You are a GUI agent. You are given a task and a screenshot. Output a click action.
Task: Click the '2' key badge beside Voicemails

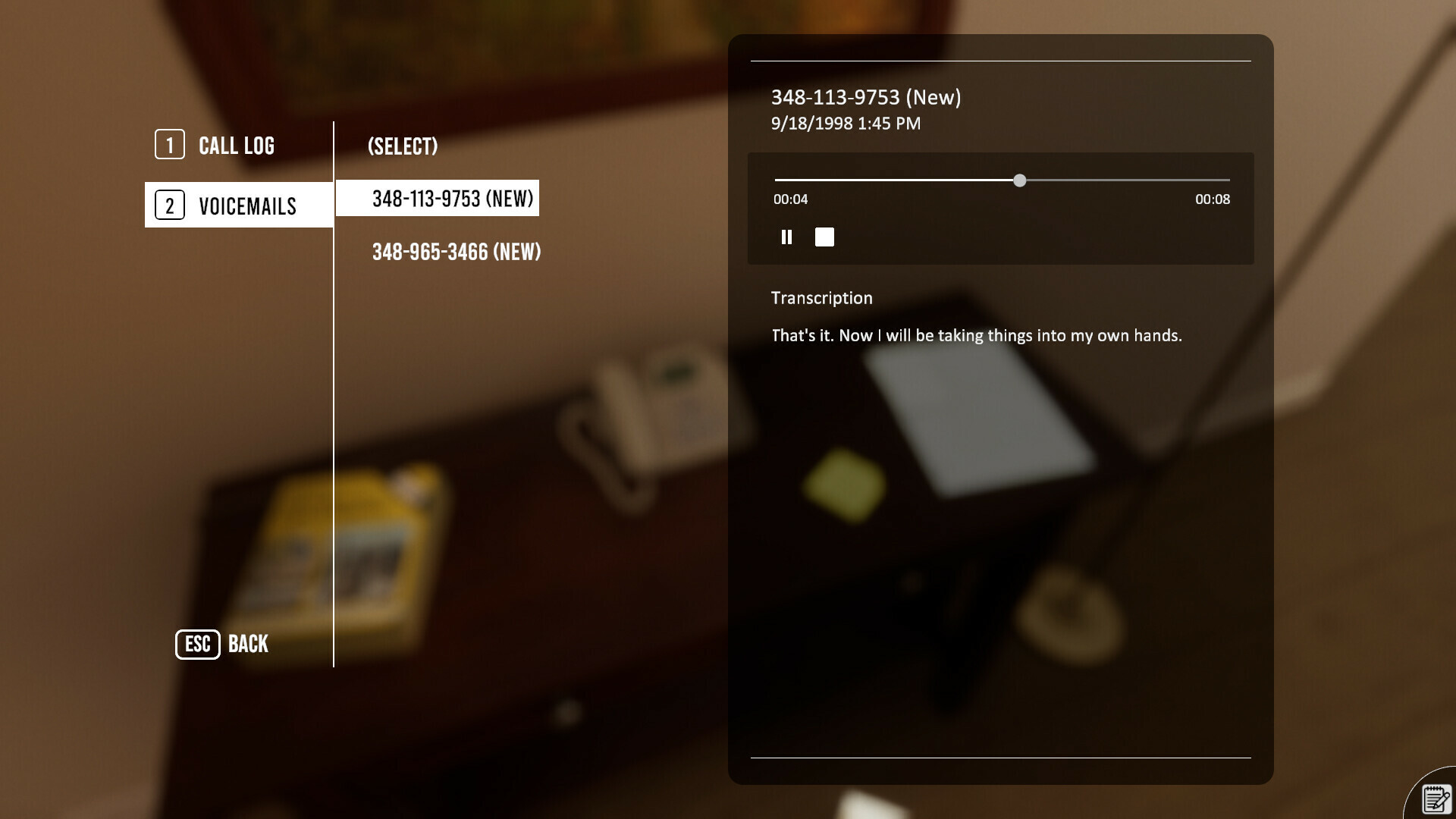(x=169, y=205)
